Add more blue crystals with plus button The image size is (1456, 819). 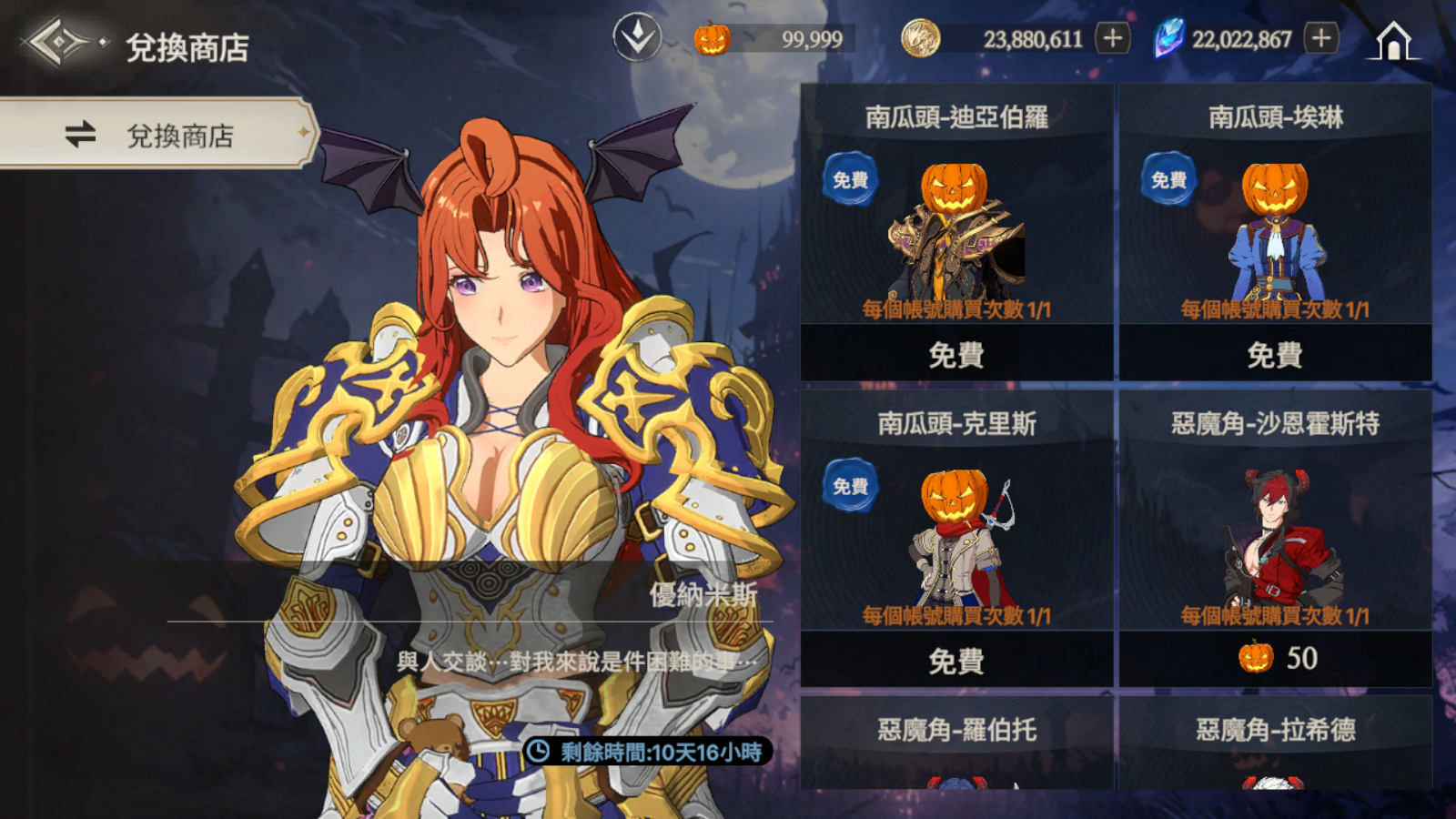1321,38
